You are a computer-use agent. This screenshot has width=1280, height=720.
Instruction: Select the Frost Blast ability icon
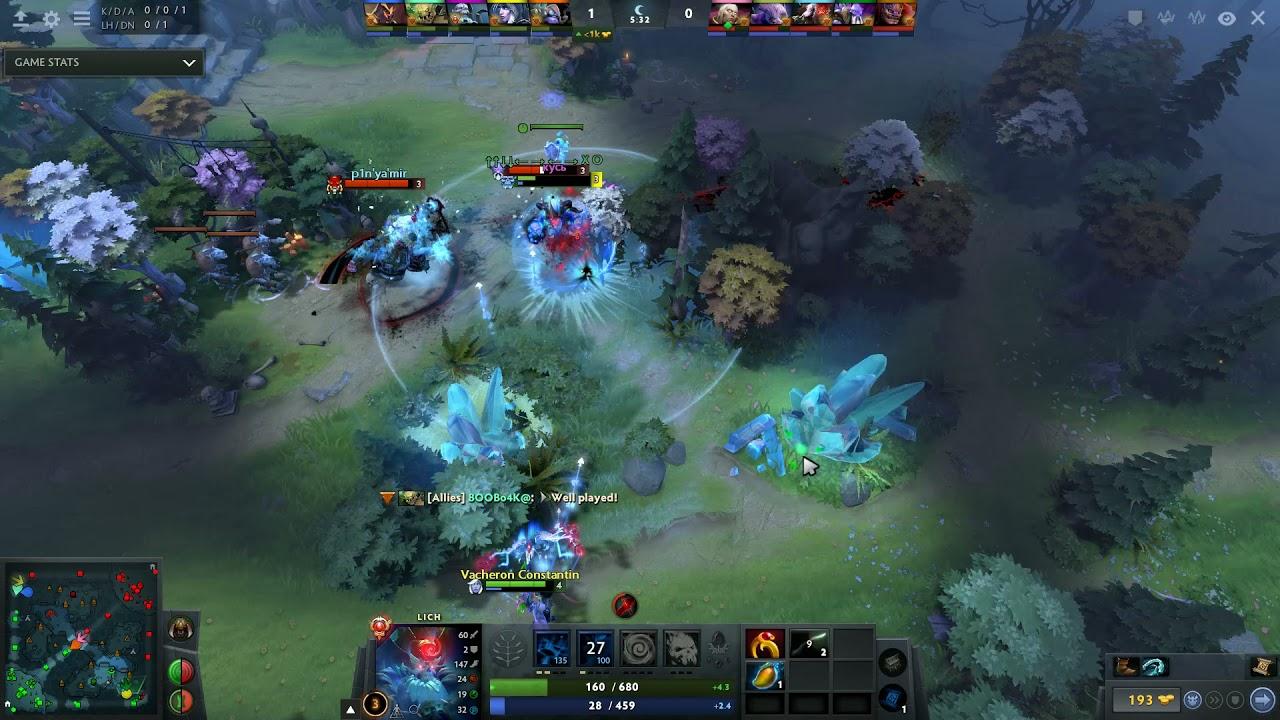[x=551, y=650]
